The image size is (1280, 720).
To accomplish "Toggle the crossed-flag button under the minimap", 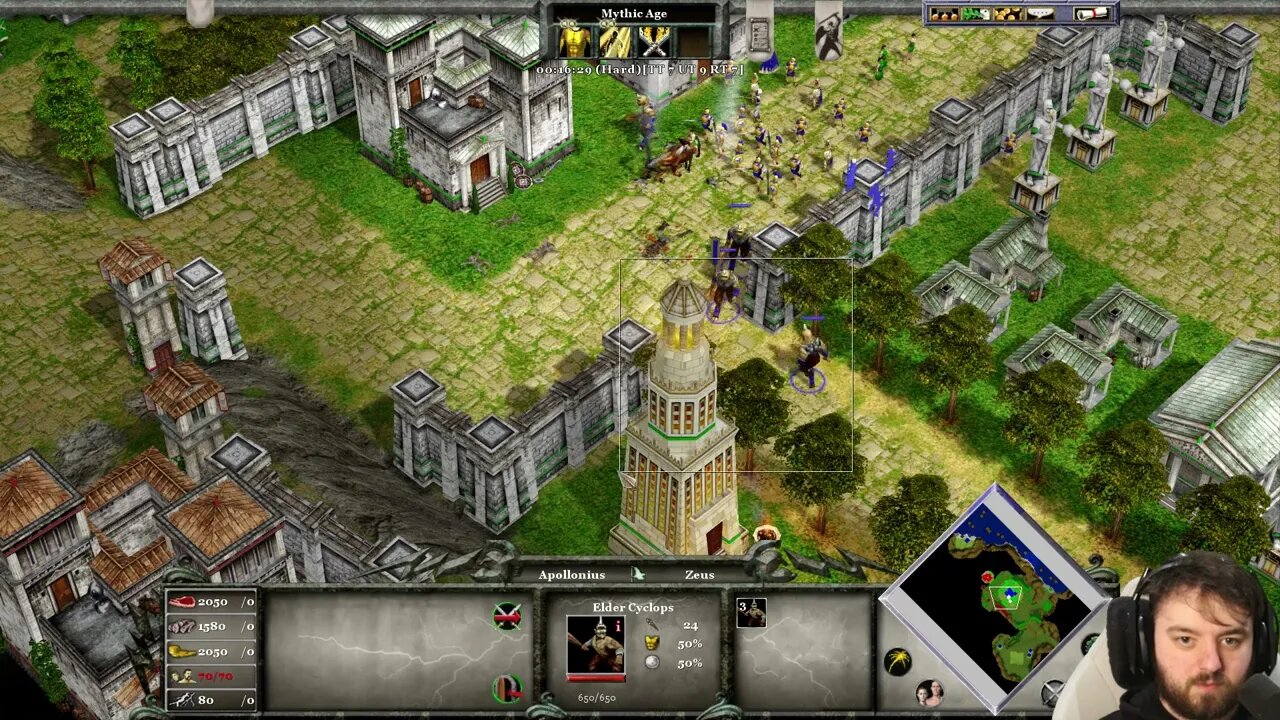I will pyautogui.click(x=1051, y=691).
